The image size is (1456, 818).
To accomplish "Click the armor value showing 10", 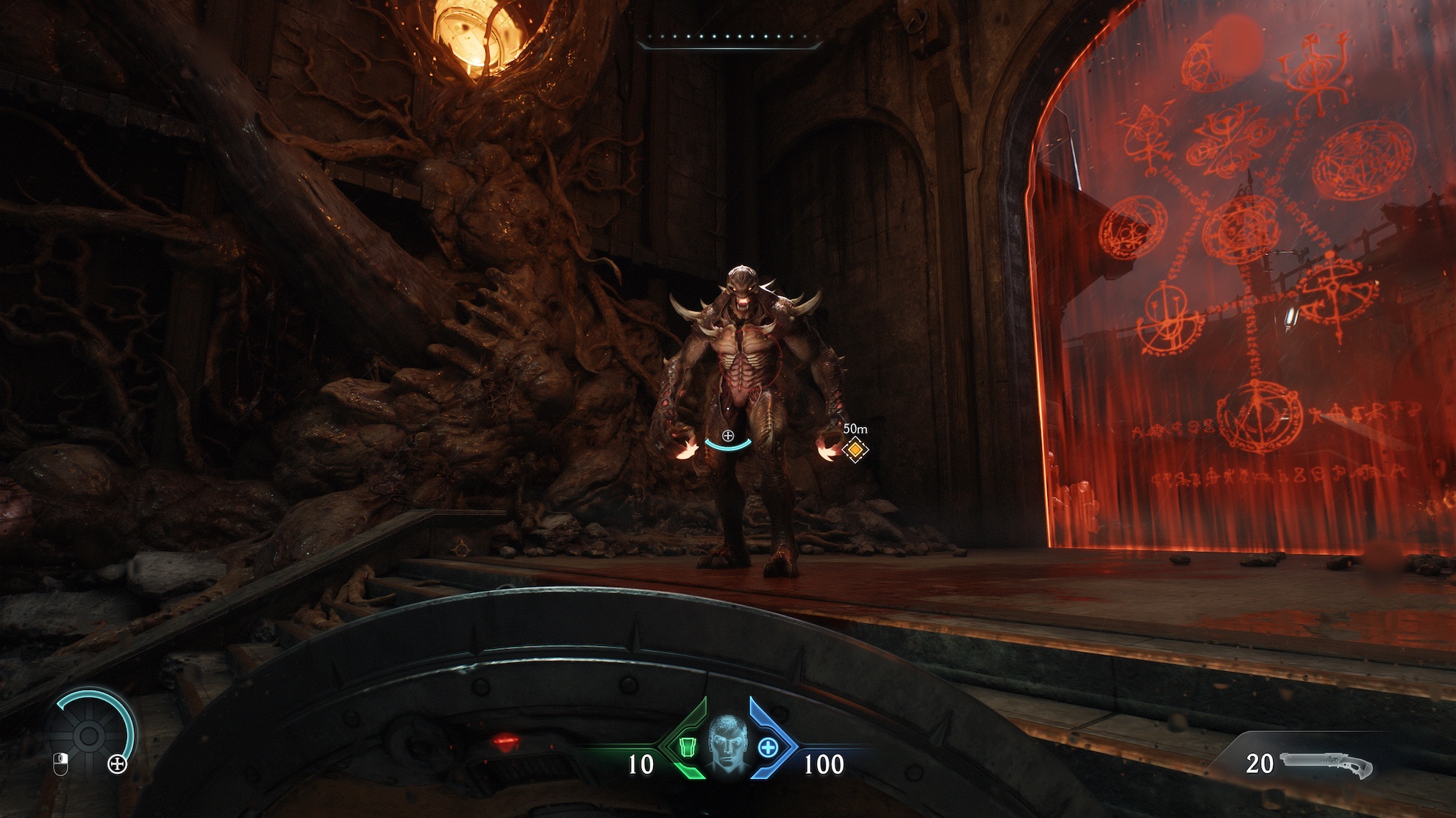I will coord(642,764).
